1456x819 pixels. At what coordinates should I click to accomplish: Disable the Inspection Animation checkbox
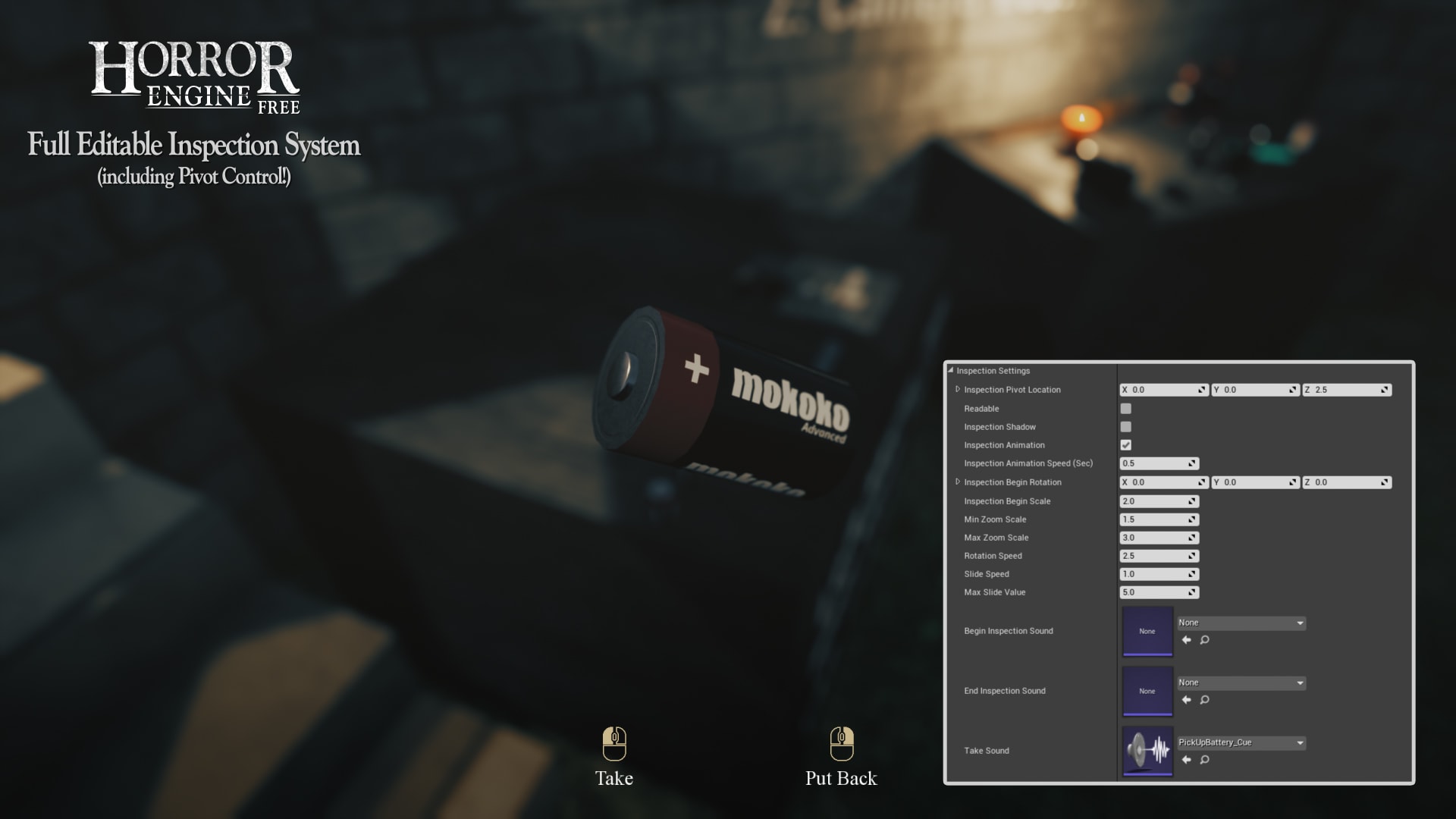[x=1126, y=445]
